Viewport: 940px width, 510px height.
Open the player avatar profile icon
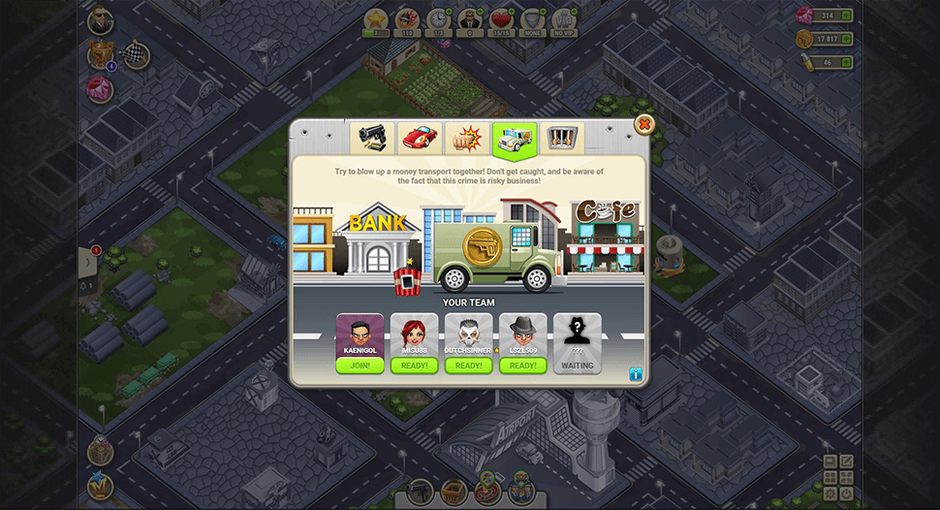pyautogui.click(x=100, y=20)
